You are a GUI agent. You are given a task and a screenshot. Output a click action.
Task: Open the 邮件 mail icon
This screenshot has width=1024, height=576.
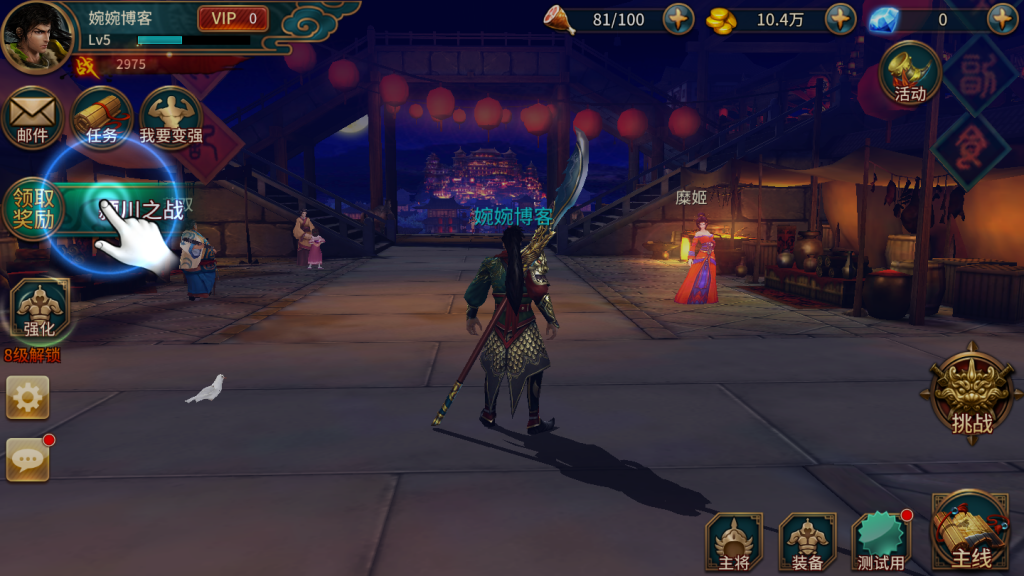click(x=32, y=117)
